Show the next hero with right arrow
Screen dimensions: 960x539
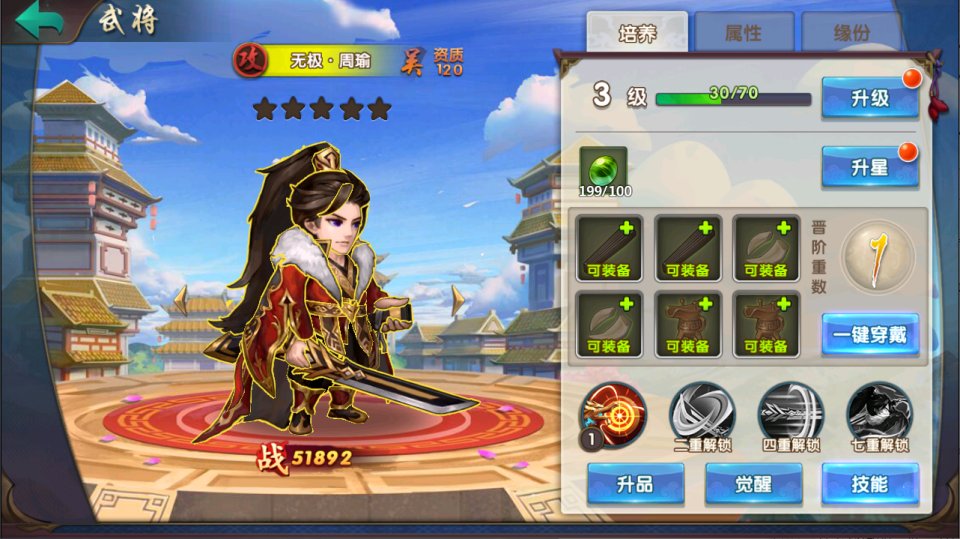(458, 300)
